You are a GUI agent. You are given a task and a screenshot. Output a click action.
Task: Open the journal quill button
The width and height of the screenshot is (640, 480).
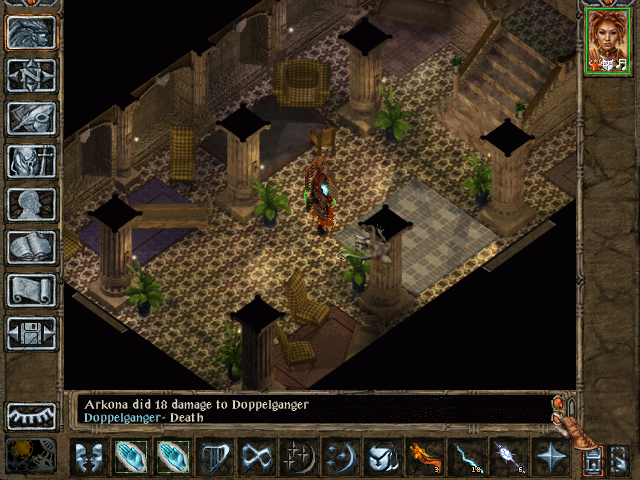pos(32,118)
